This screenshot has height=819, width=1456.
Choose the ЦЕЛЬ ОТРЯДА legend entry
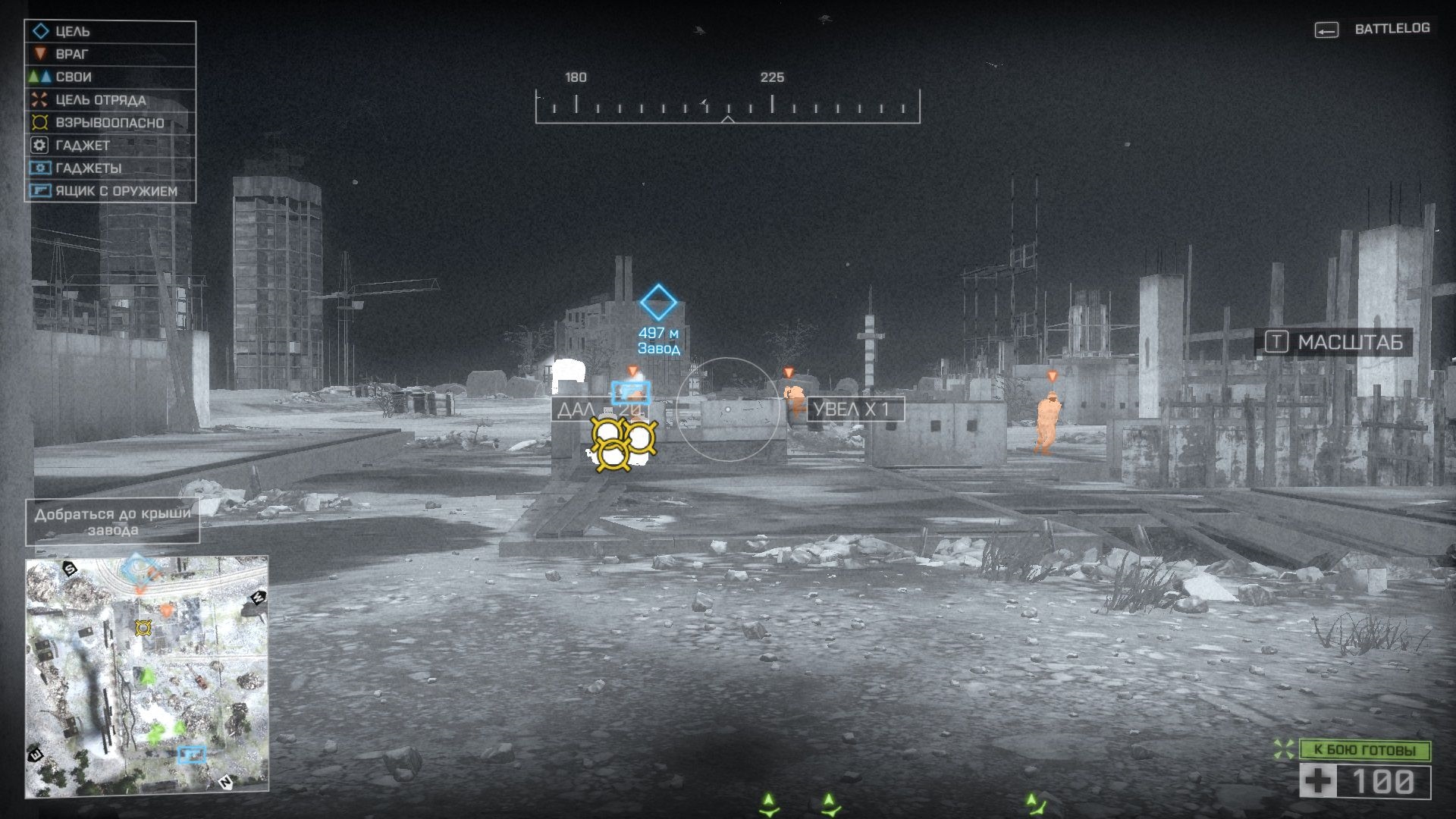click(x=110, y=100)
